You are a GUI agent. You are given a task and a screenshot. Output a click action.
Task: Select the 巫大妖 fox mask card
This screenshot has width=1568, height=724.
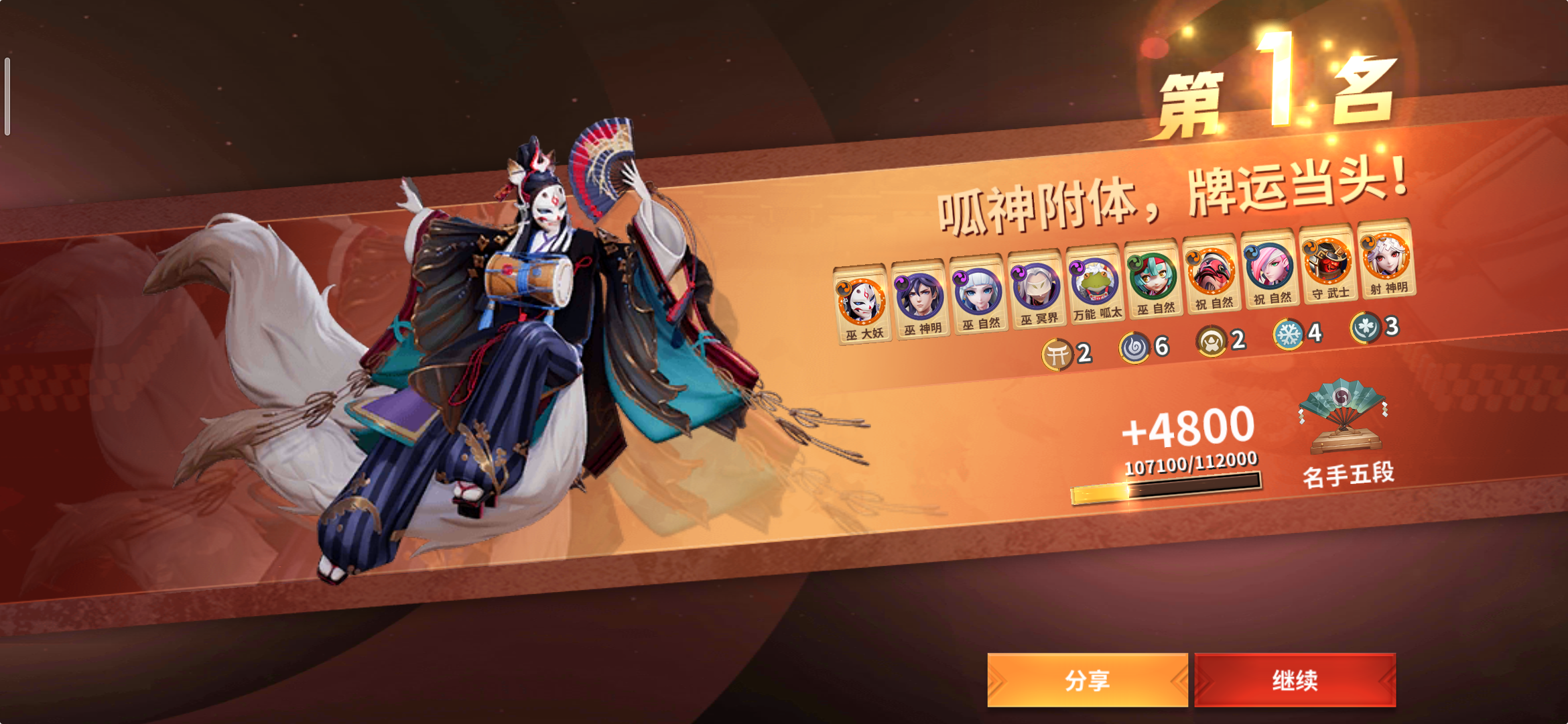[x=861, y=300]
